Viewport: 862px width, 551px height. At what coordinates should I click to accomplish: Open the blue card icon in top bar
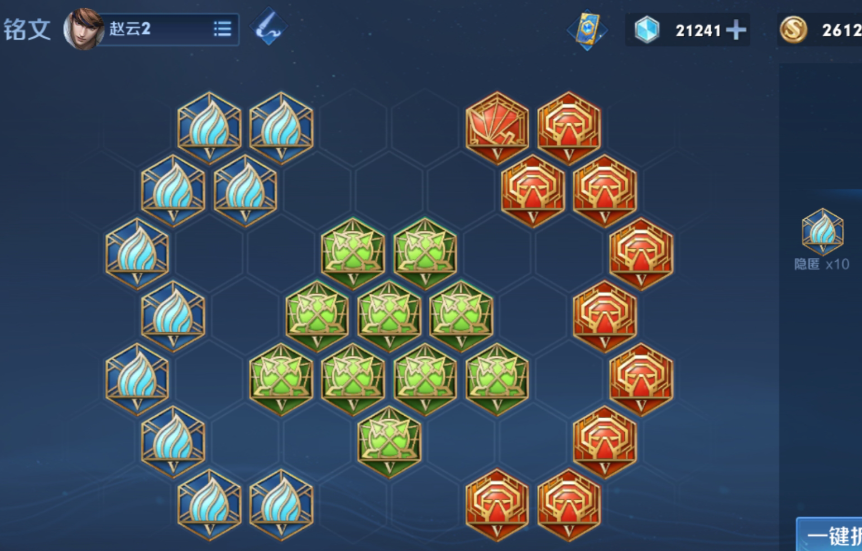tap(586, 29)
